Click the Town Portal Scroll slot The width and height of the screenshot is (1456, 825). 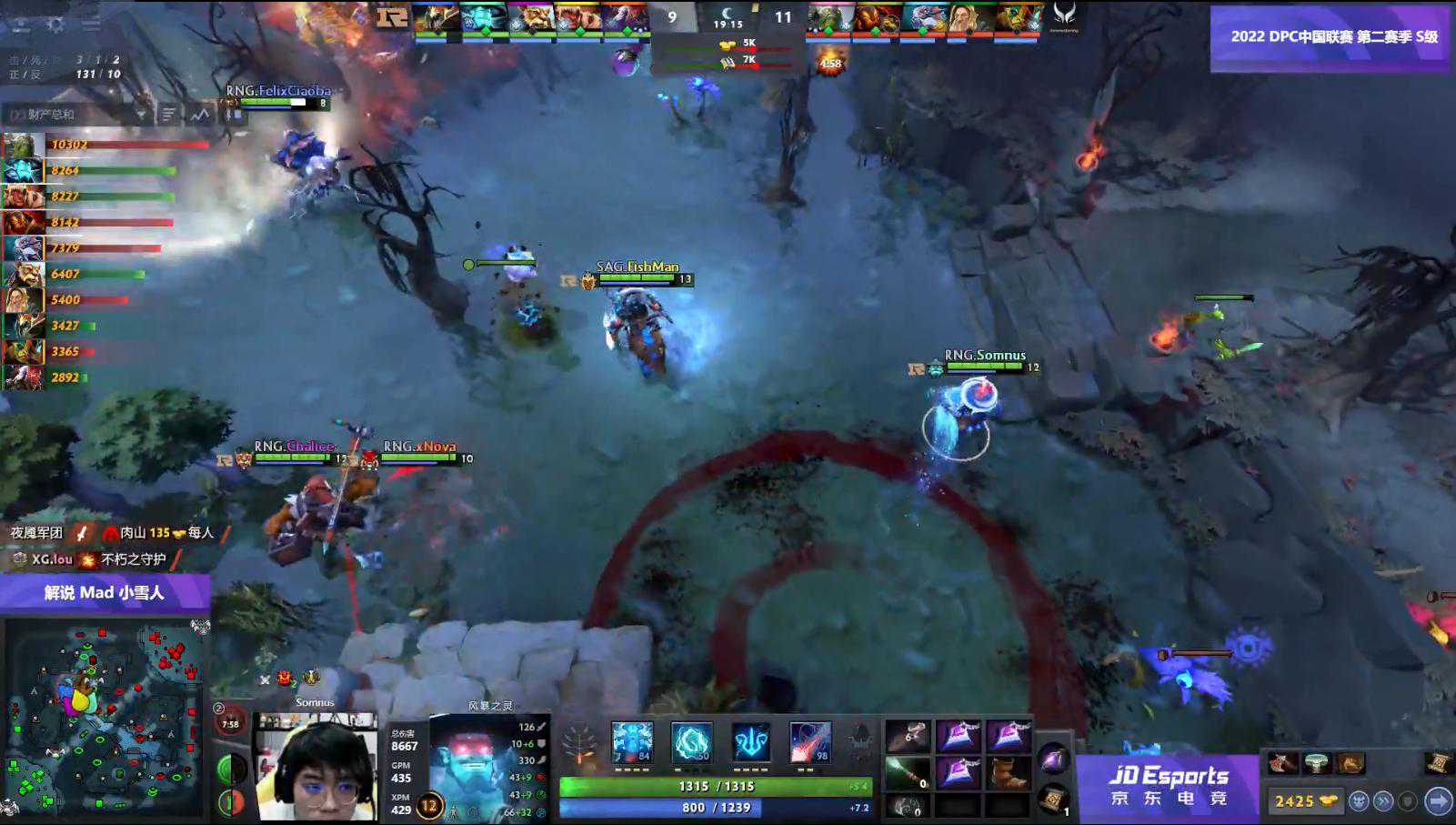tap(1053, 799)
